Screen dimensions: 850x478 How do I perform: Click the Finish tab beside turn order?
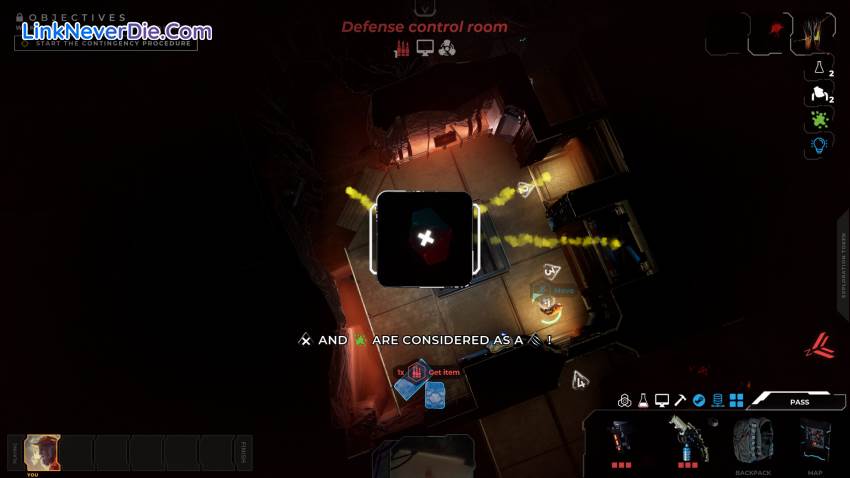244,453
